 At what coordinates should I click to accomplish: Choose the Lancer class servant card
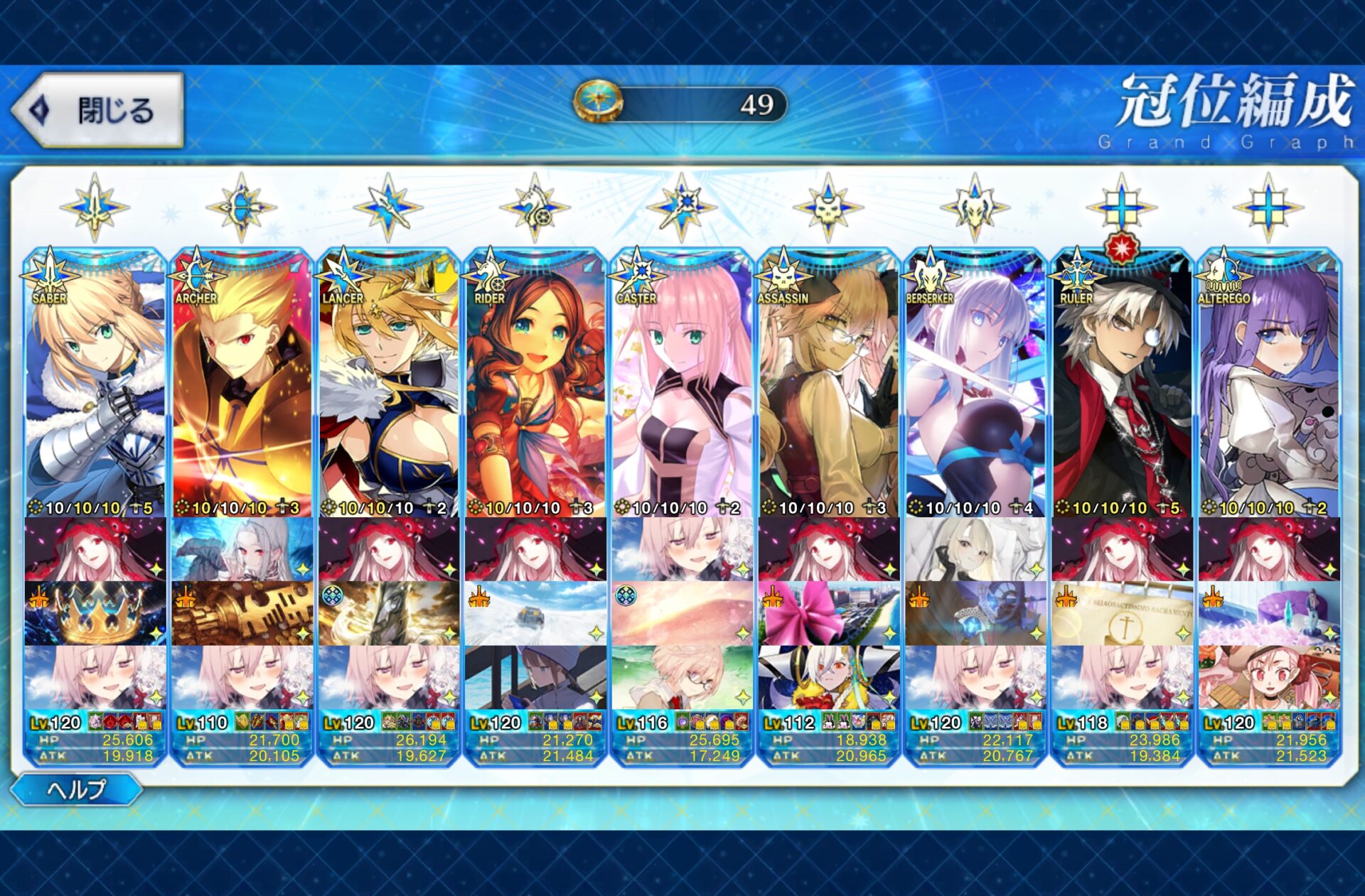[x=388, y=384]
